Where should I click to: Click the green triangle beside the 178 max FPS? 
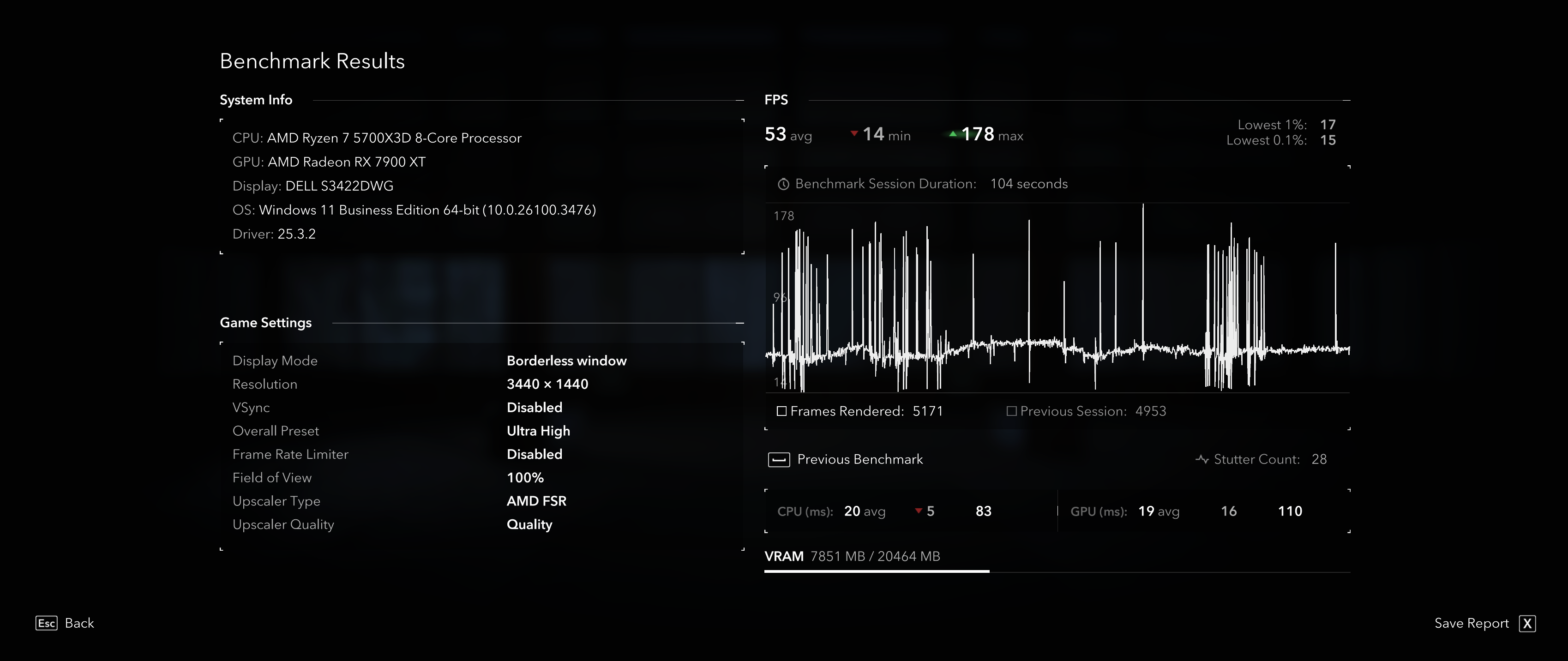(x=953, y=133)
